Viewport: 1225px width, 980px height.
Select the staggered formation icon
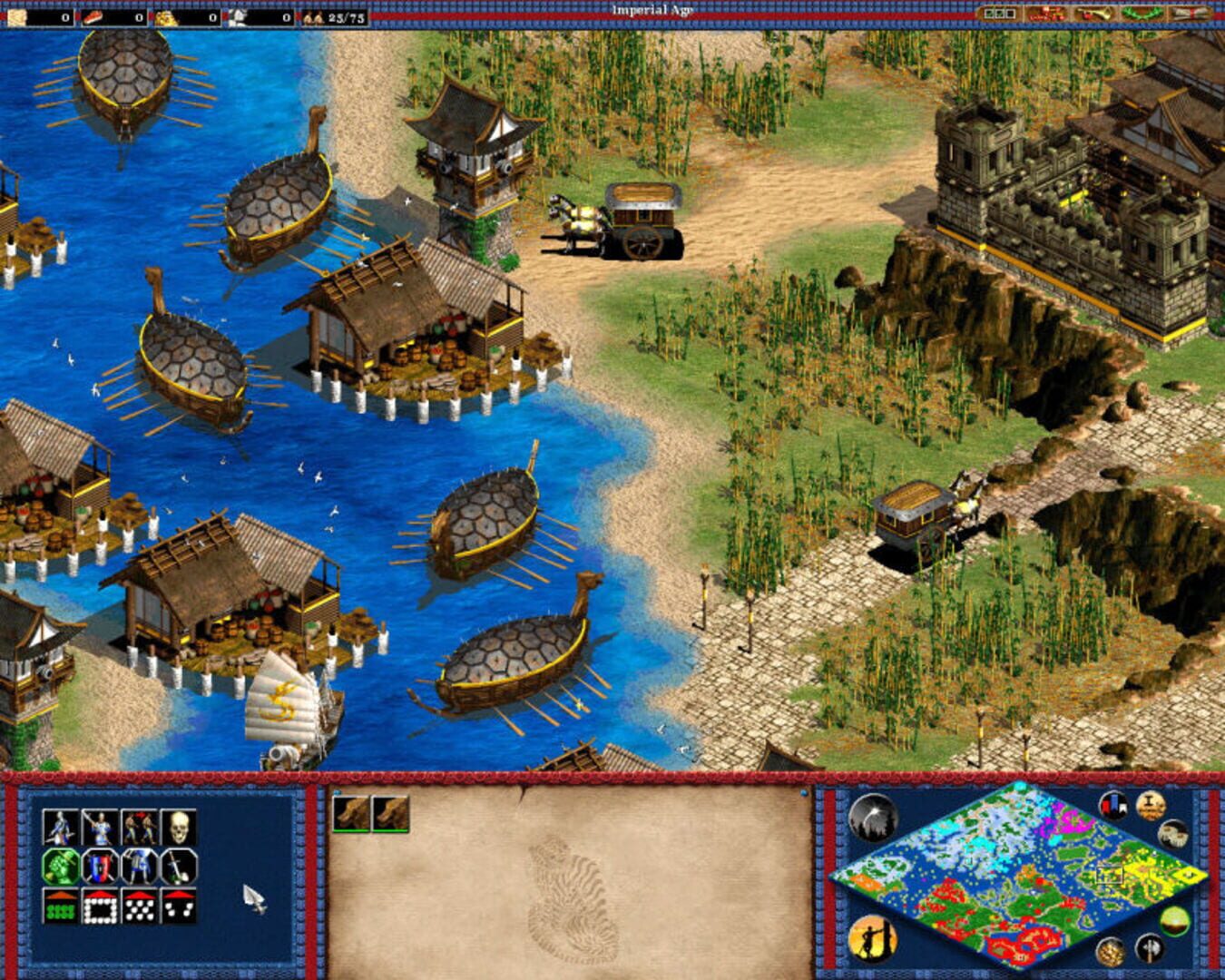(139, 905)
